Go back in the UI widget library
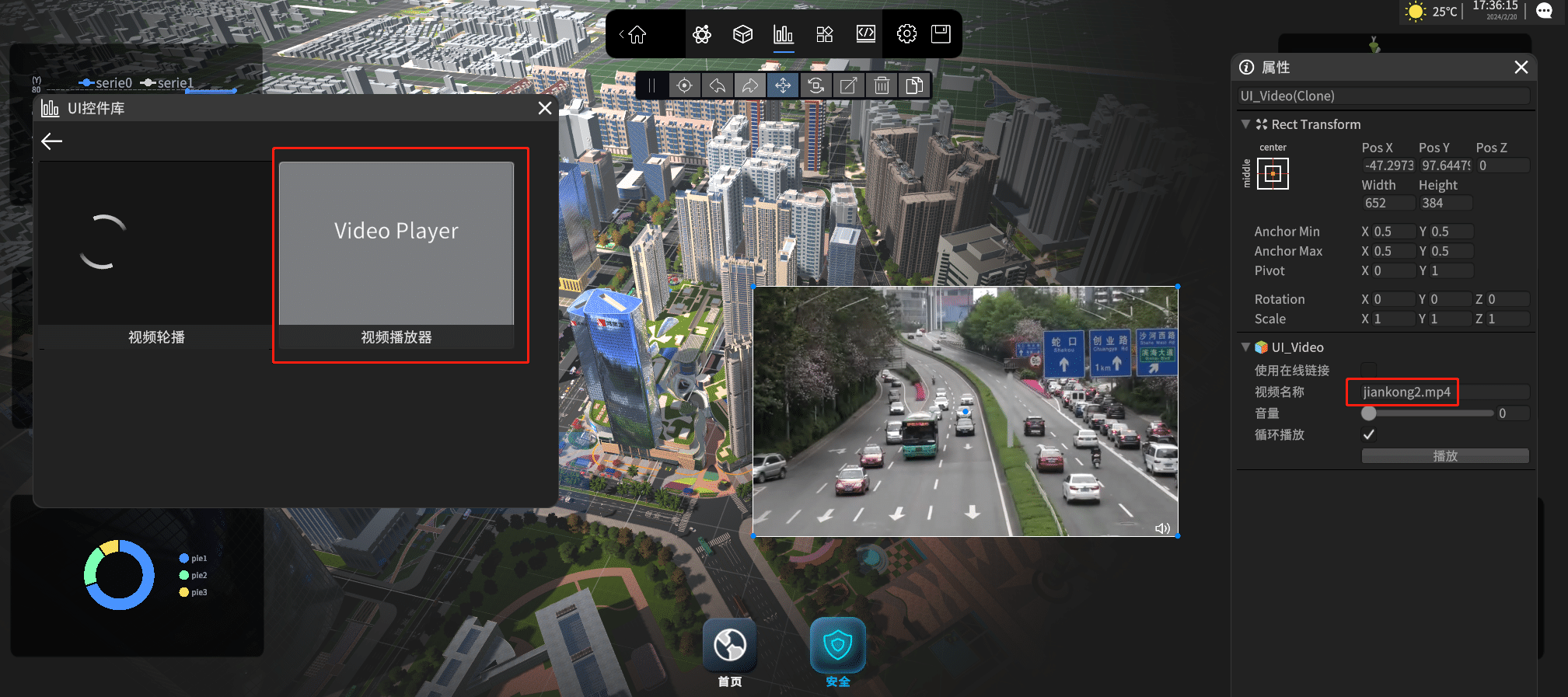 pyautogui.click(x=51, y=141)
